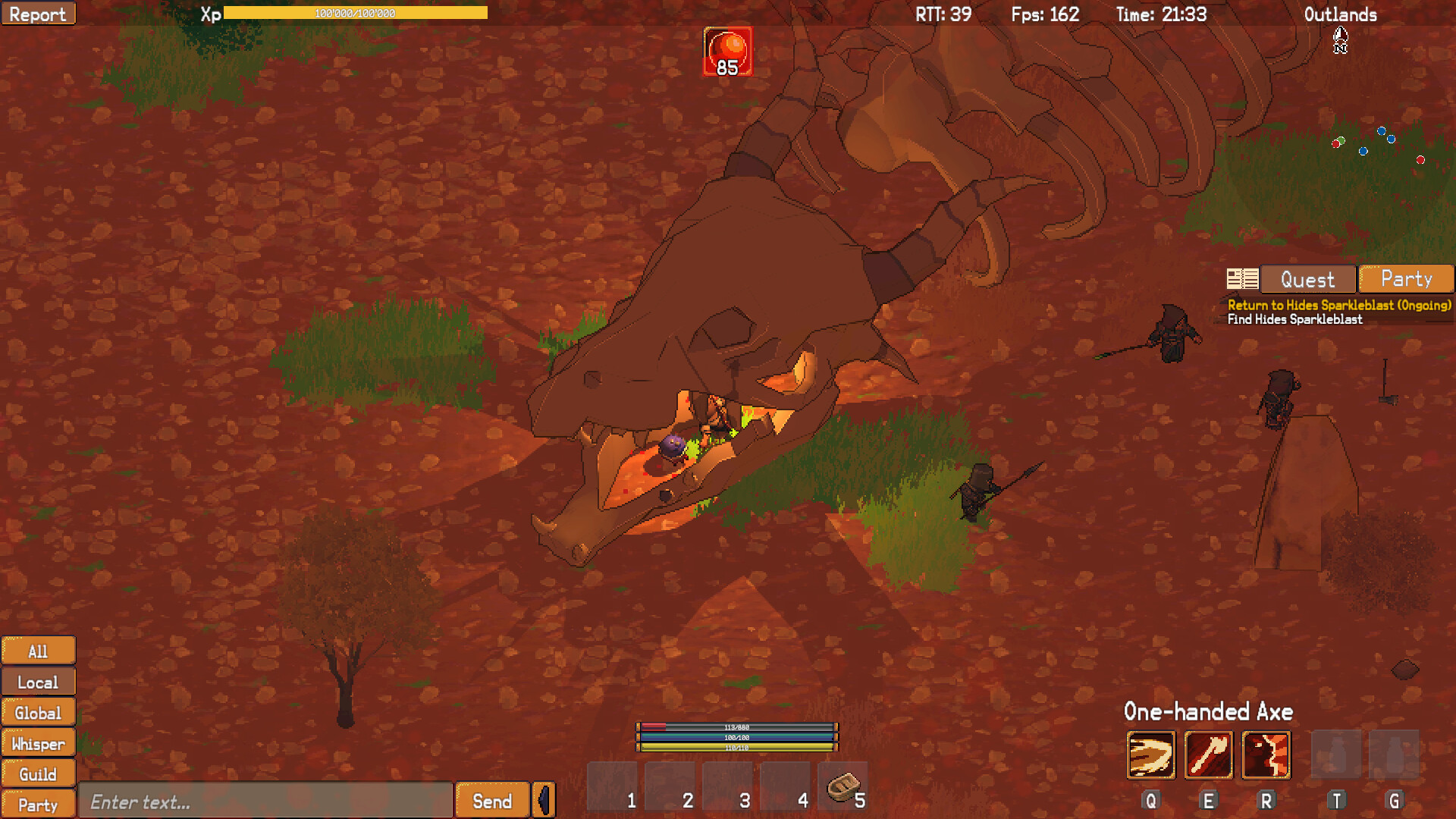Trigger the R cleave skill icon

tap(1265, 755)
